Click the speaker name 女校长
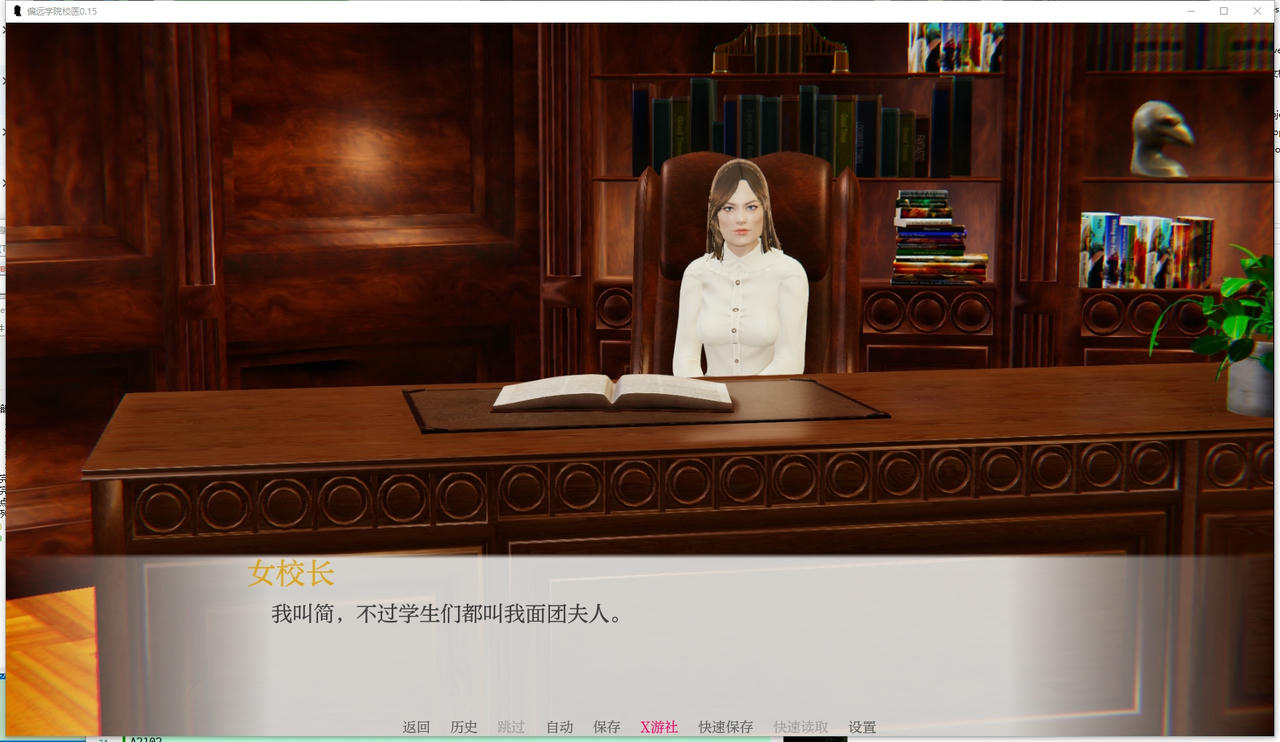 tap(292, 573)
